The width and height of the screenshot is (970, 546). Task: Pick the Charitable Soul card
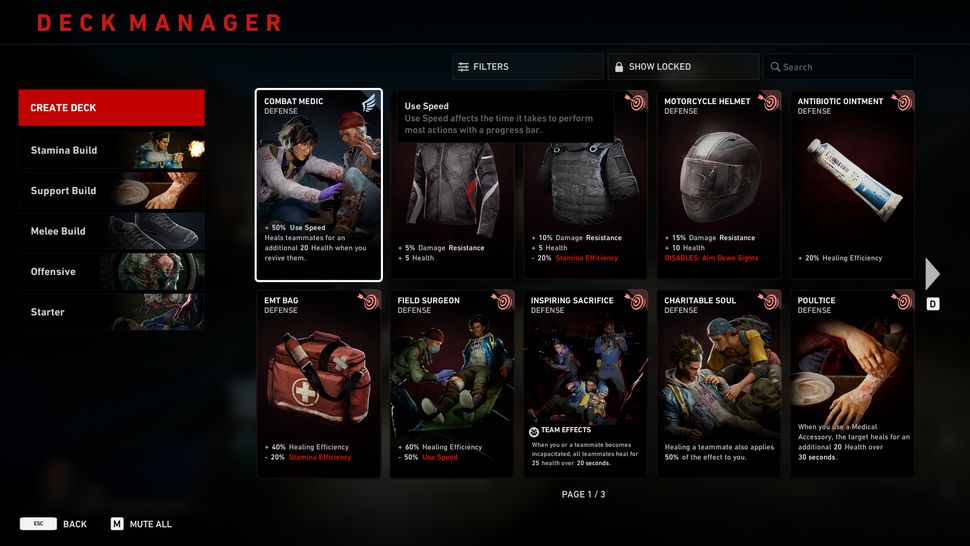pyautogui.click(x=718, y=384)
